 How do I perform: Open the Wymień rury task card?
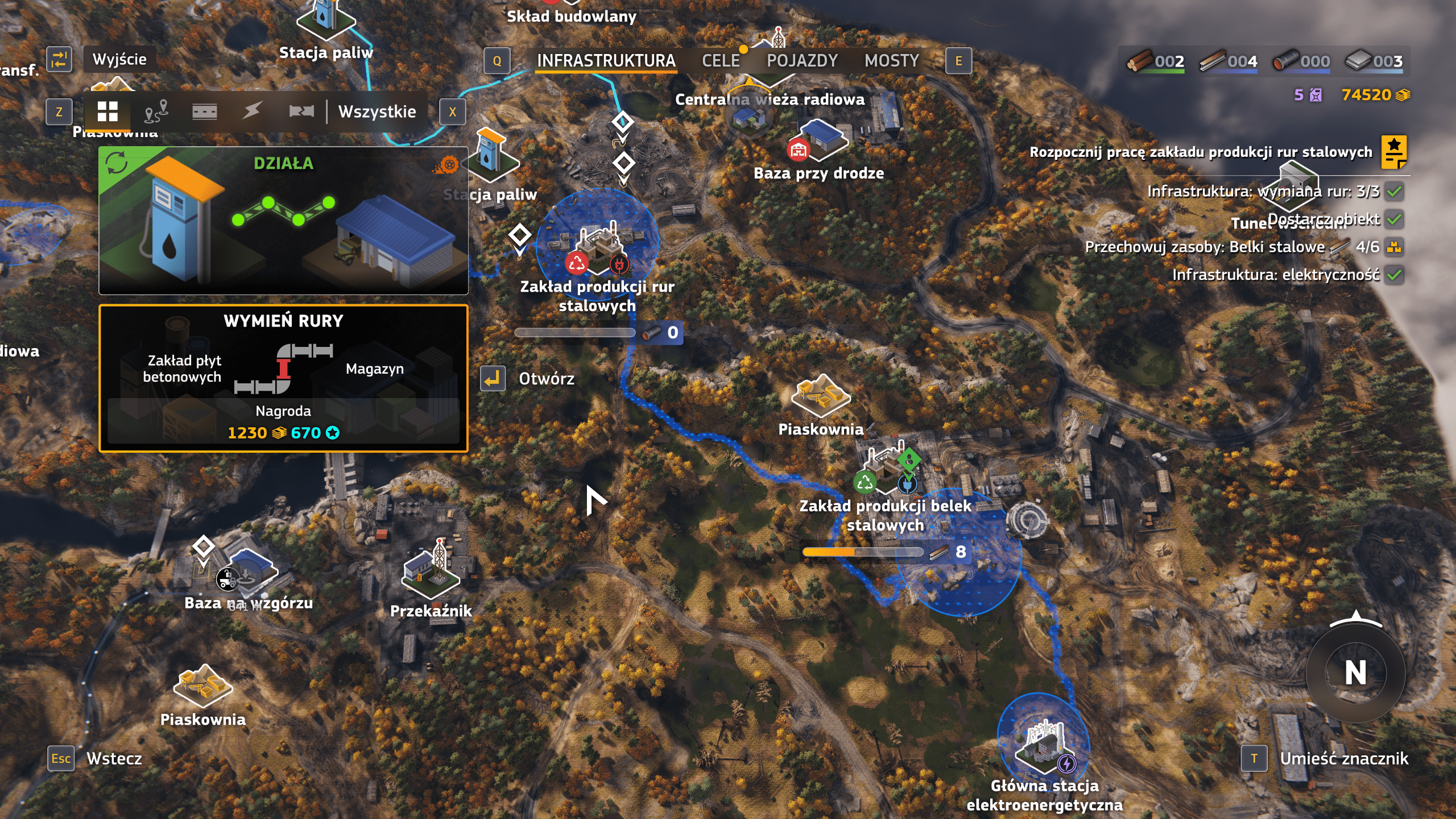(x=283, y=378)
